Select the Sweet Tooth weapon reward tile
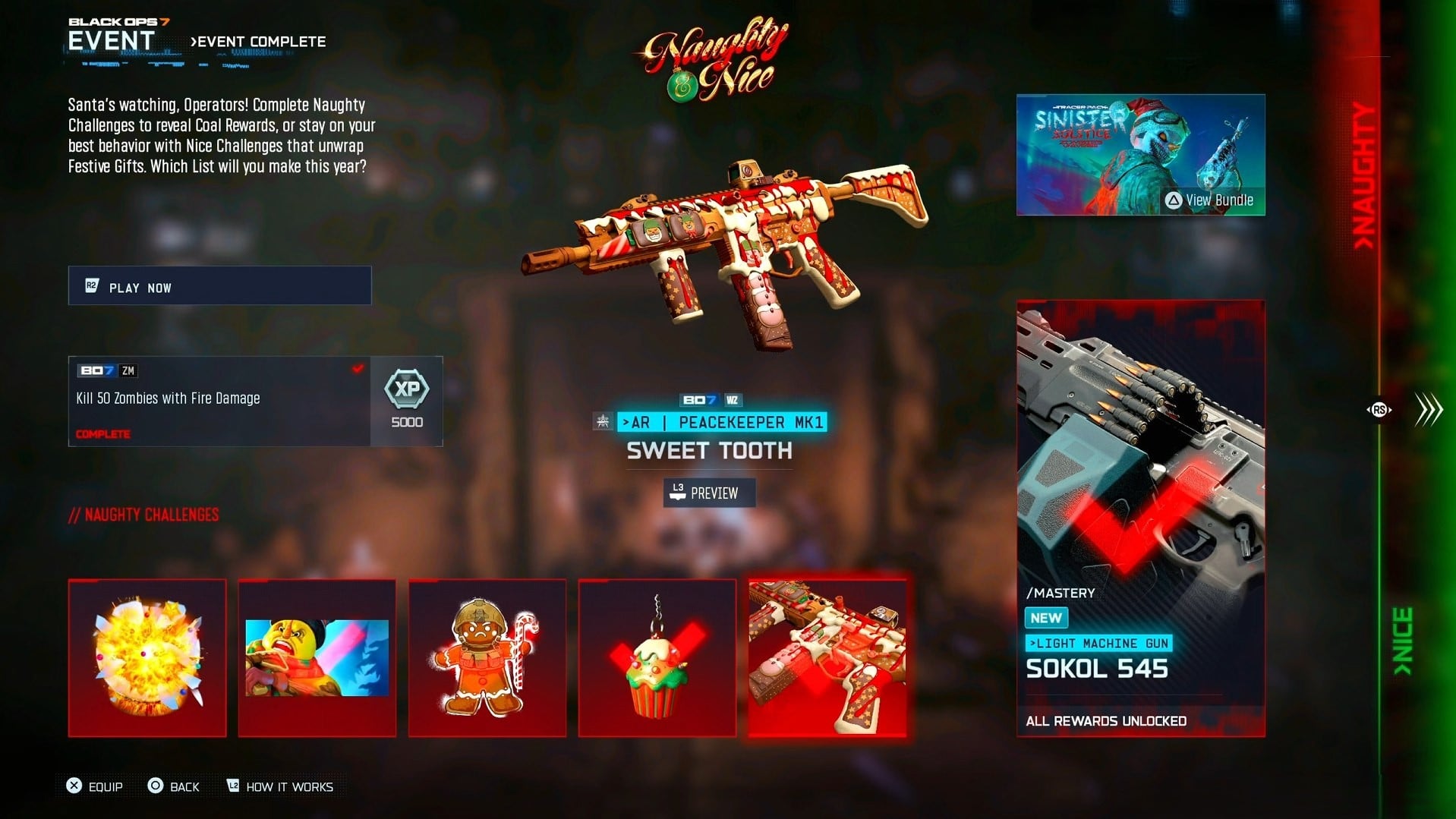The width and height of the screenshot is (1456, 819). coord(827,657)
